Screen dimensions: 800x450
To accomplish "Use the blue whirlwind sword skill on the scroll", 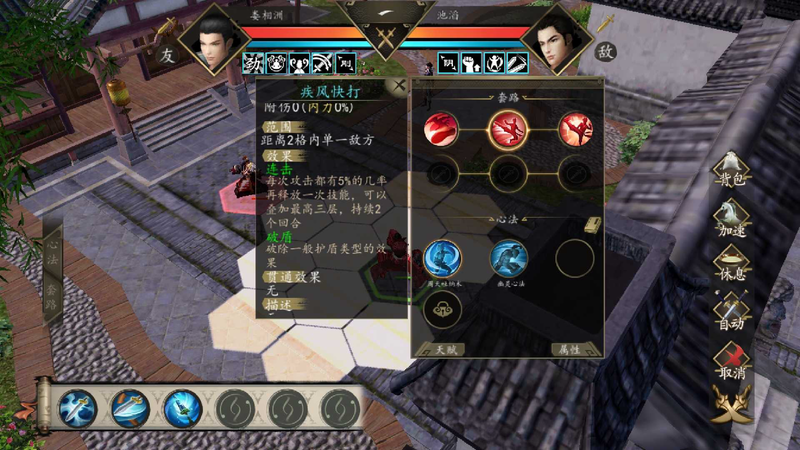I will click(183, 408).
